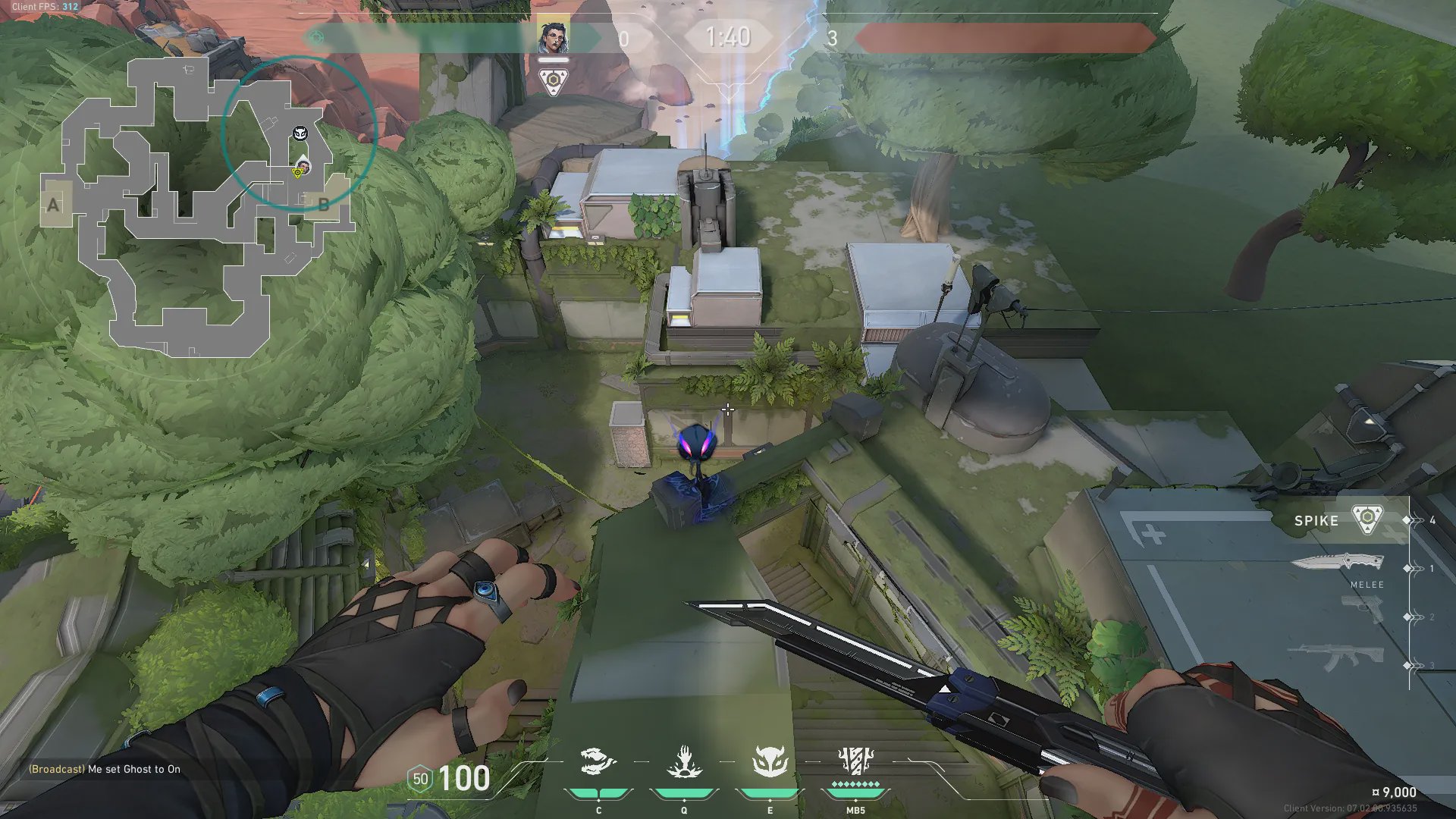Image resolution: width=1456 pixels, height=819 pixels.
Task: Switch to the sidearm pistol slot
Action: pos(1362,609)
